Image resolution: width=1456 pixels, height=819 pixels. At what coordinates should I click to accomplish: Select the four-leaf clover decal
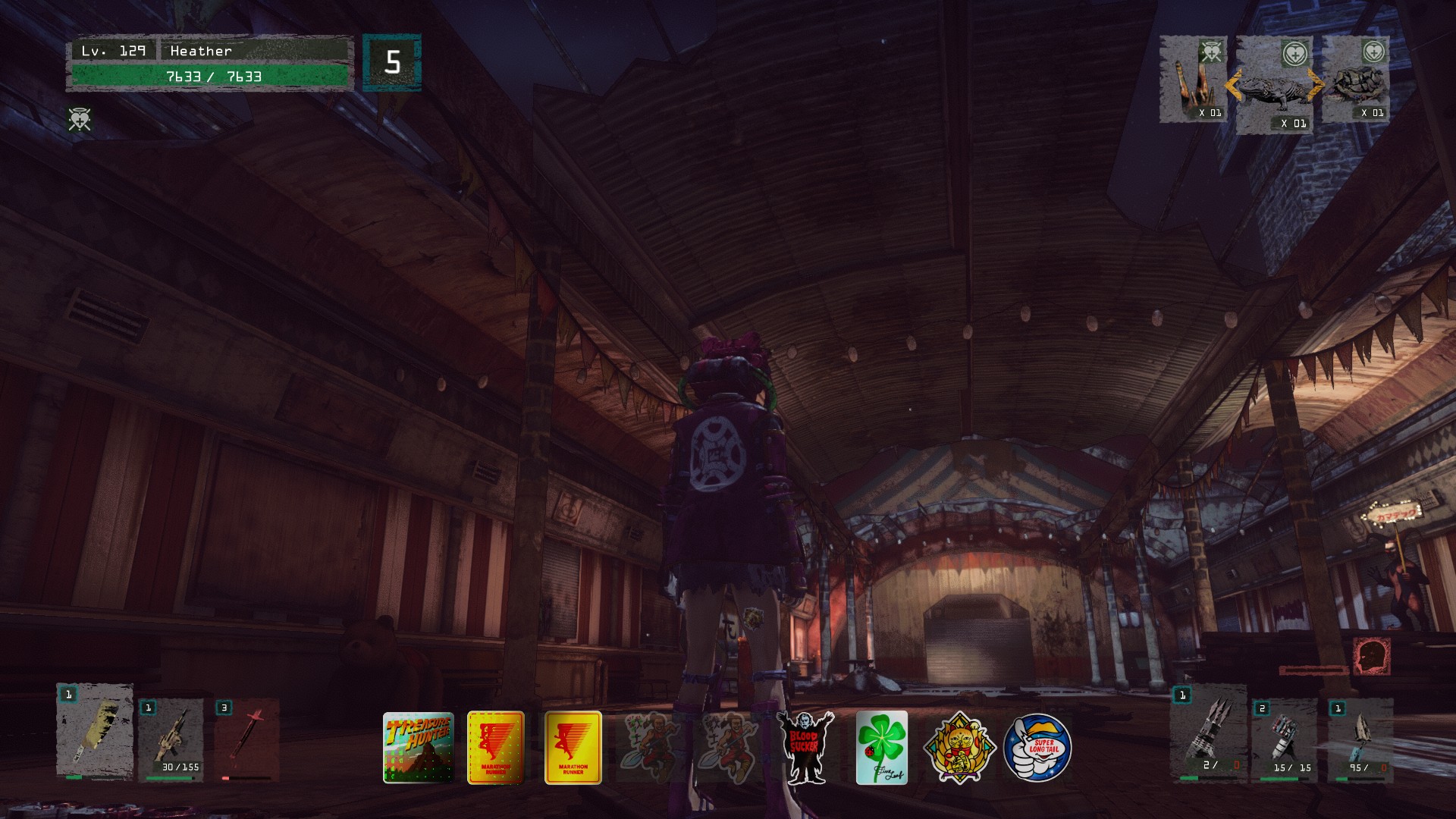click(881, 747)
